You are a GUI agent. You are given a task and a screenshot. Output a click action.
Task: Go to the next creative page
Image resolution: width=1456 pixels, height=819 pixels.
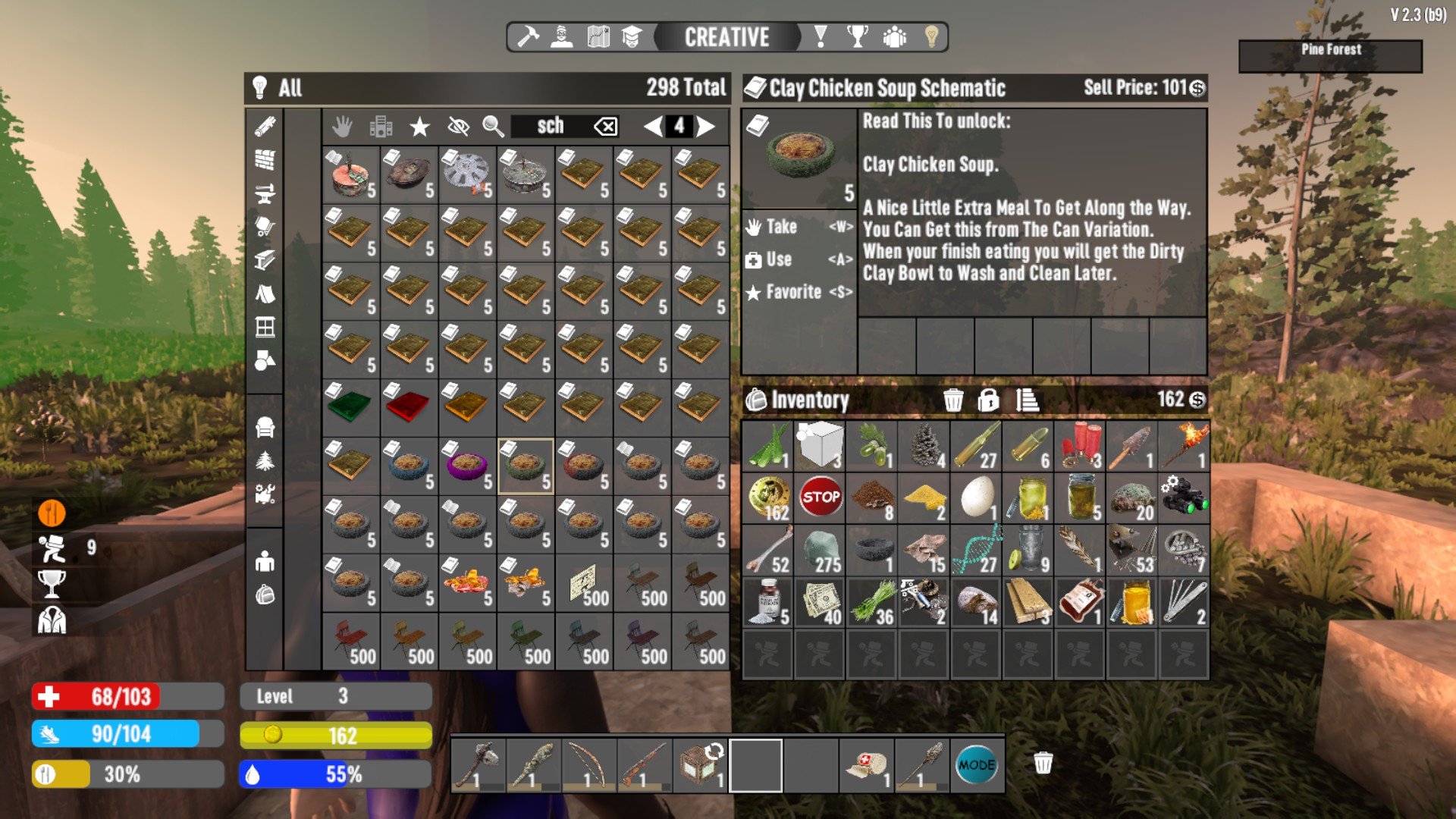coord(707,127)
